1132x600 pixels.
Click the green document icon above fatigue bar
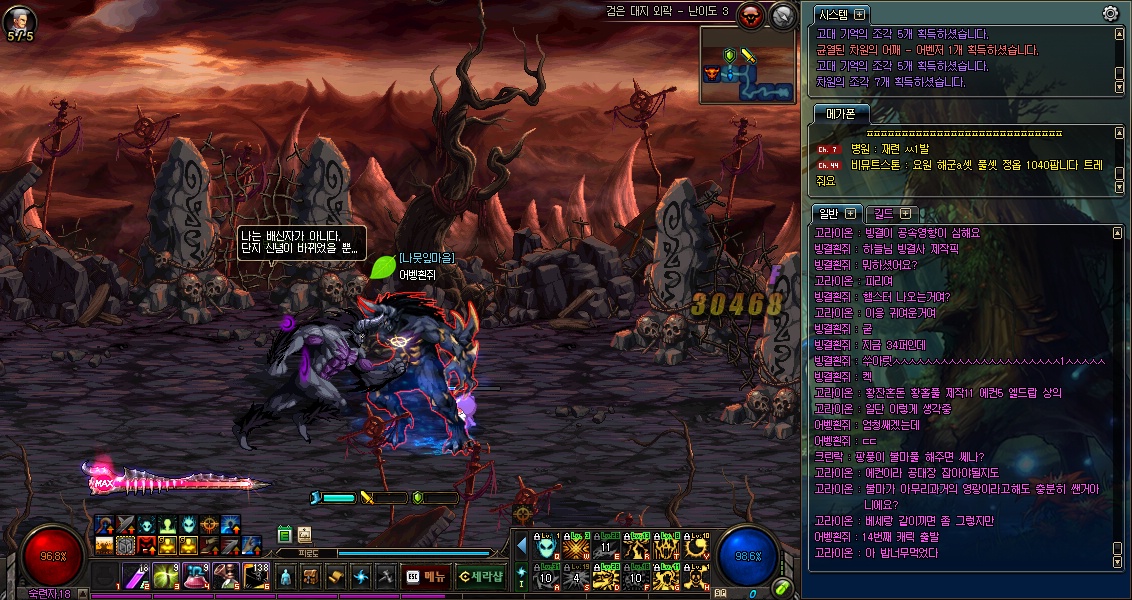click(284, 535)
